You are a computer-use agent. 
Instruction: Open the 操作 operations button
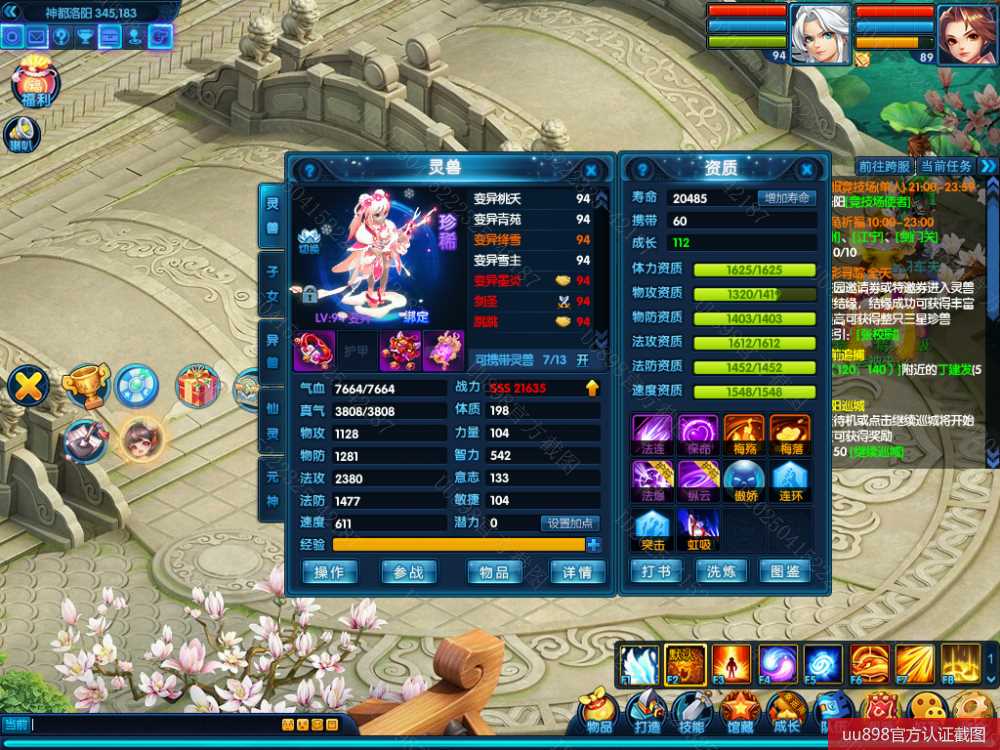329,572
